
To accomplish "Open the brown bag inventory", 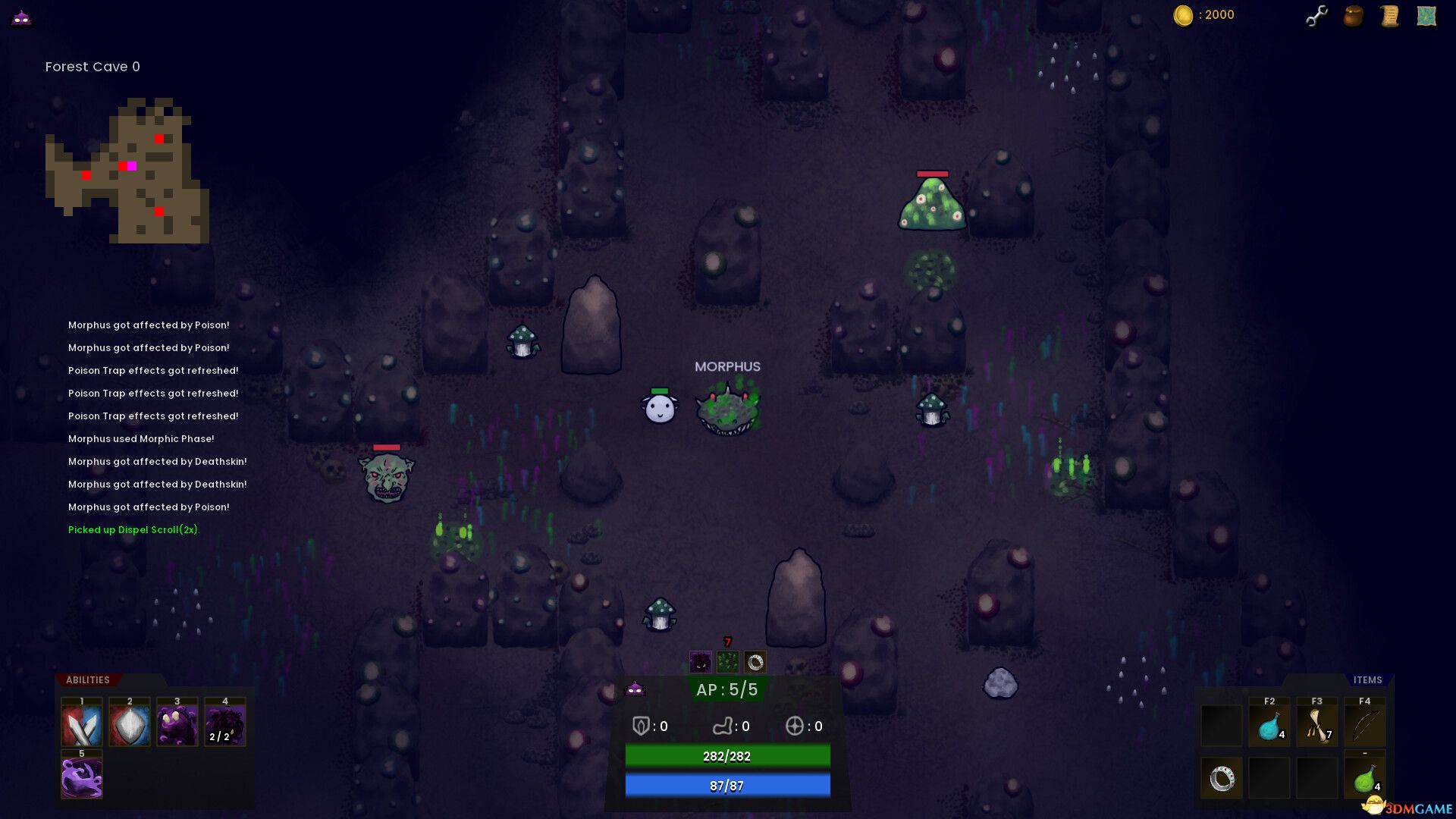I will (x=1354, y=16).
